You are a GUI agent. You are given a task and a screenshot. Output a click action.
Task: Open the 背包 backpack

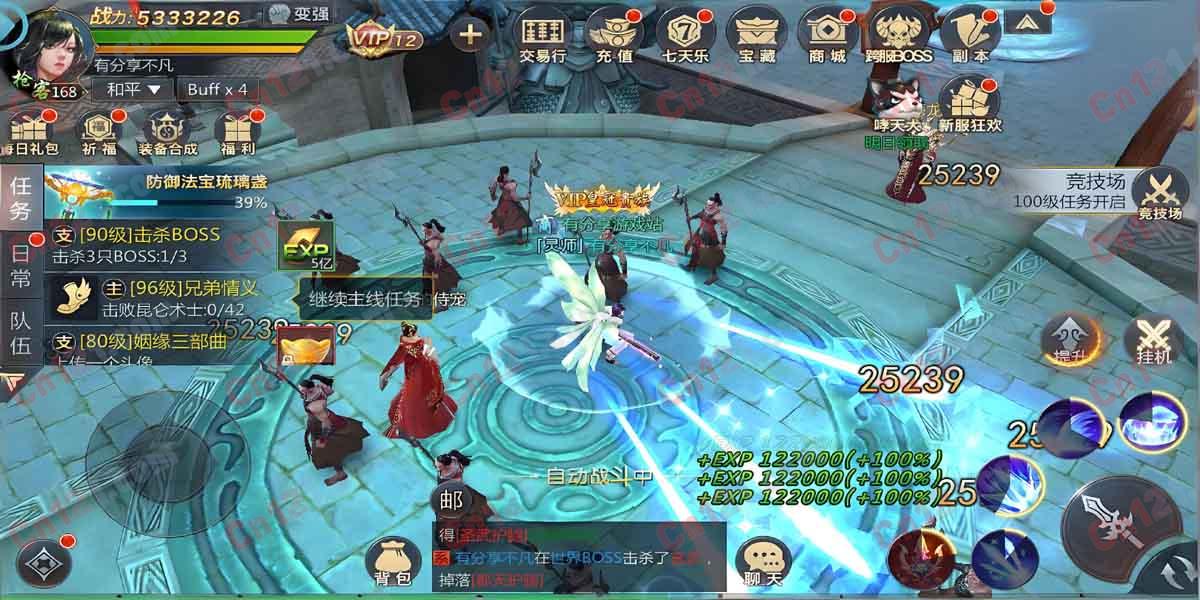[392, 562]
